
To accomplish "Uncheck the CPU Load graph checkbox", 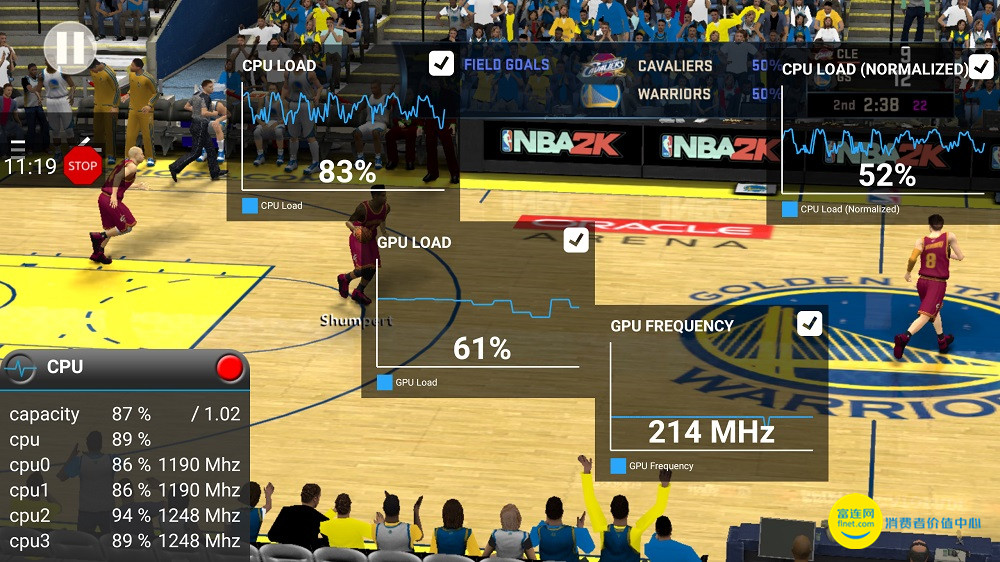I will [x=441, y=64].
